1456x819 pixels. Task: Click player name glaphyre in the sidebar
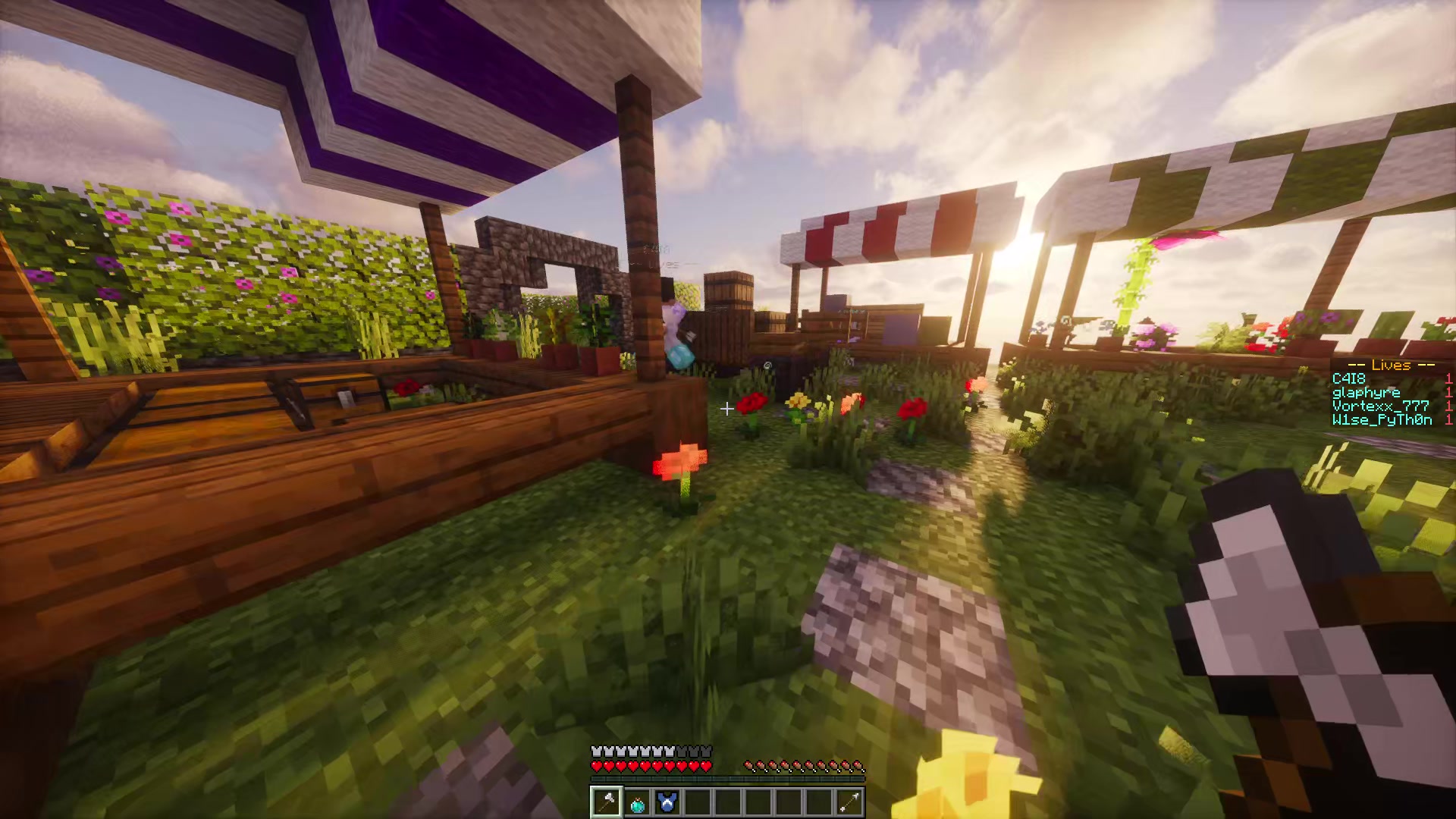point(1366,392)
